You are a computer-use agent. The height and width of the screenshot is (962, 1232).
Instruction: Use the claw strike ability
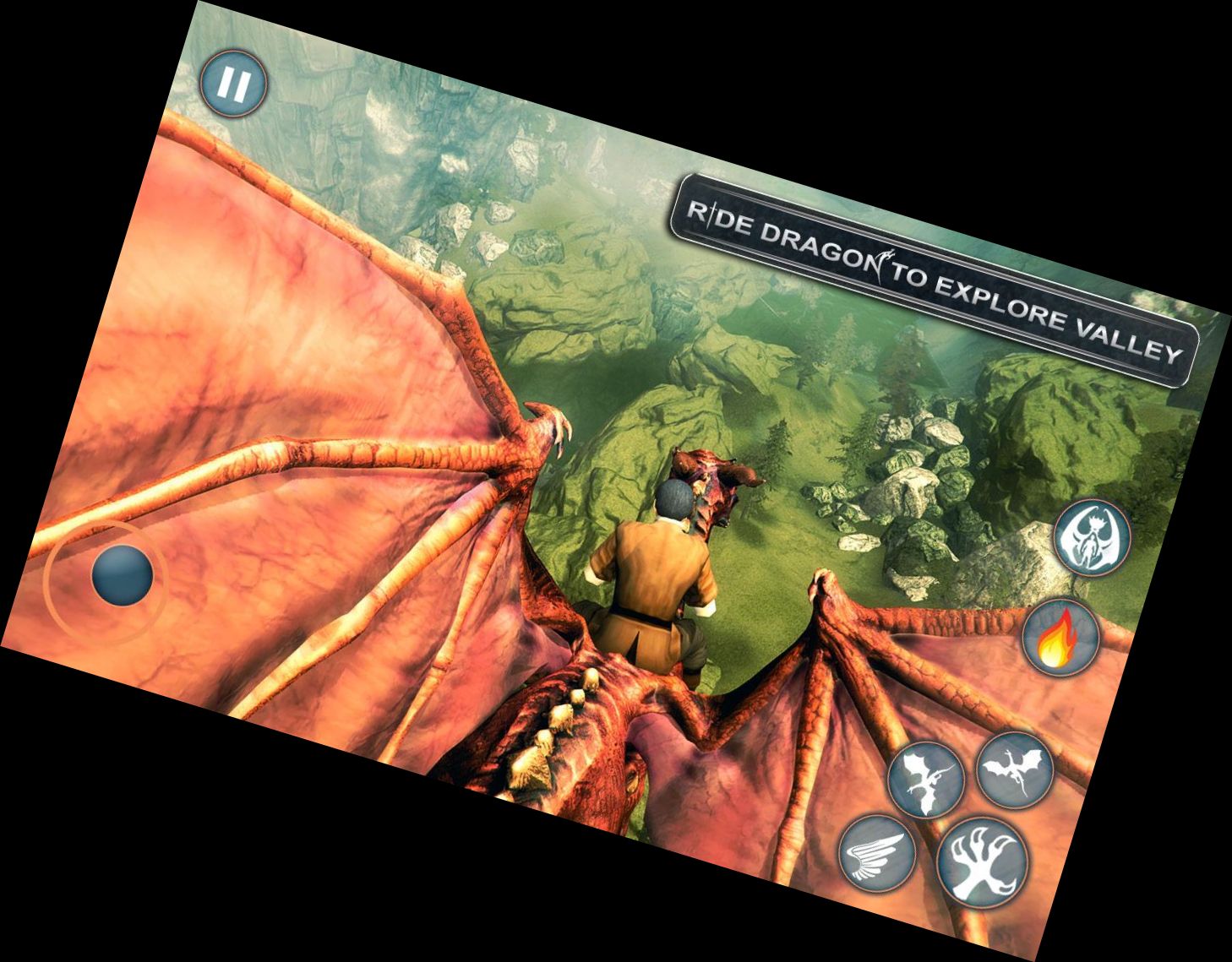(x=984, y=864)
